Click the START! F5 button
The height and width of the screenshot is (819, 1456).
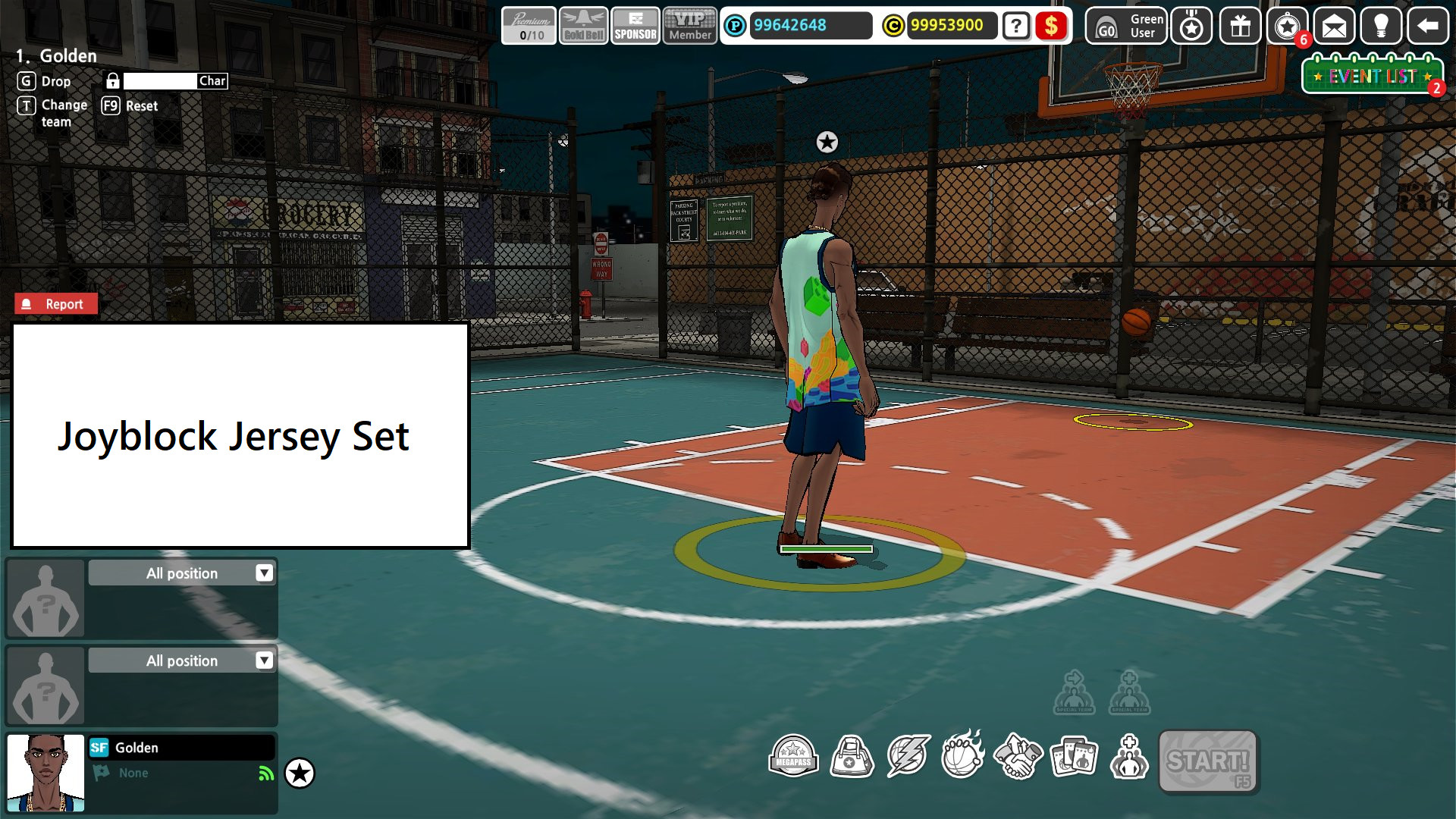[1209, 761]
